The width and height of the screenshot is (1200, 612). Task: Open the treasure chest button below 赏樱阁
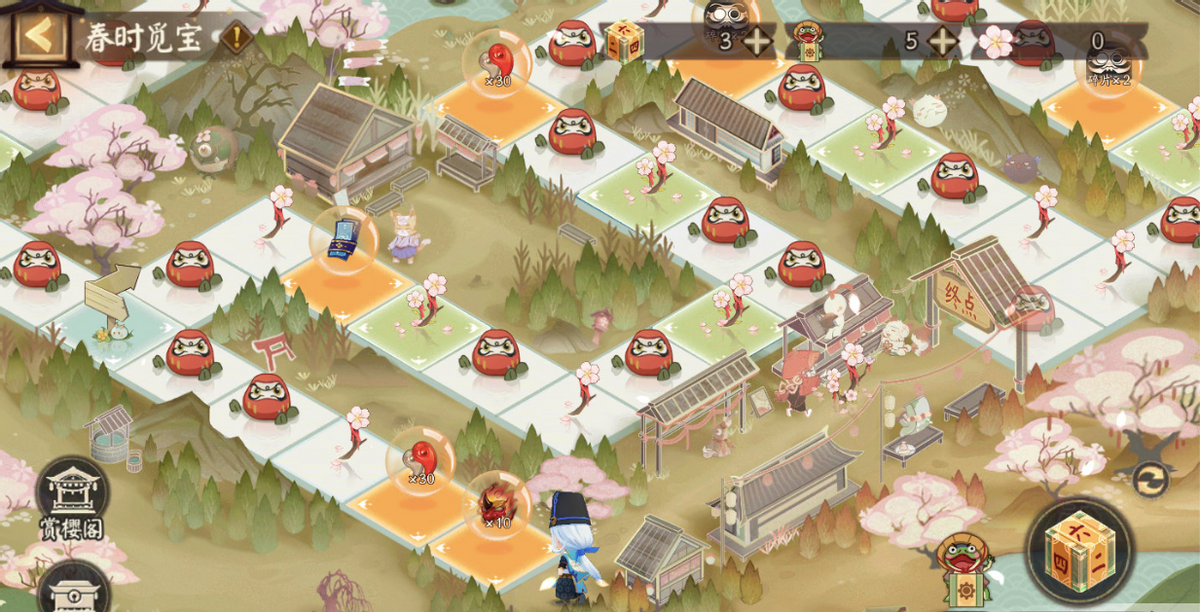tap(72, 592)
